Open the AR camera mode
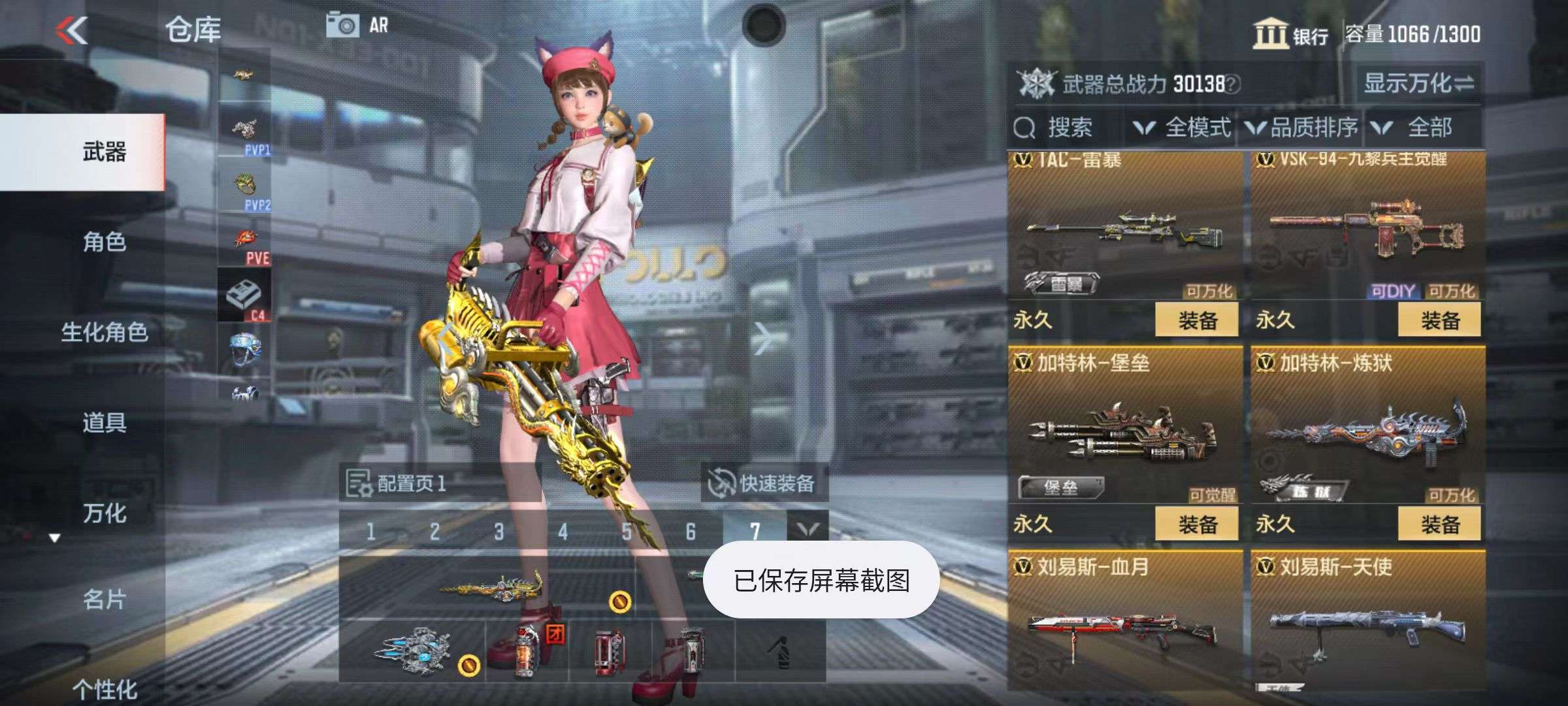1568x706 pixels. pyautogui.click(x=357, y=26)
